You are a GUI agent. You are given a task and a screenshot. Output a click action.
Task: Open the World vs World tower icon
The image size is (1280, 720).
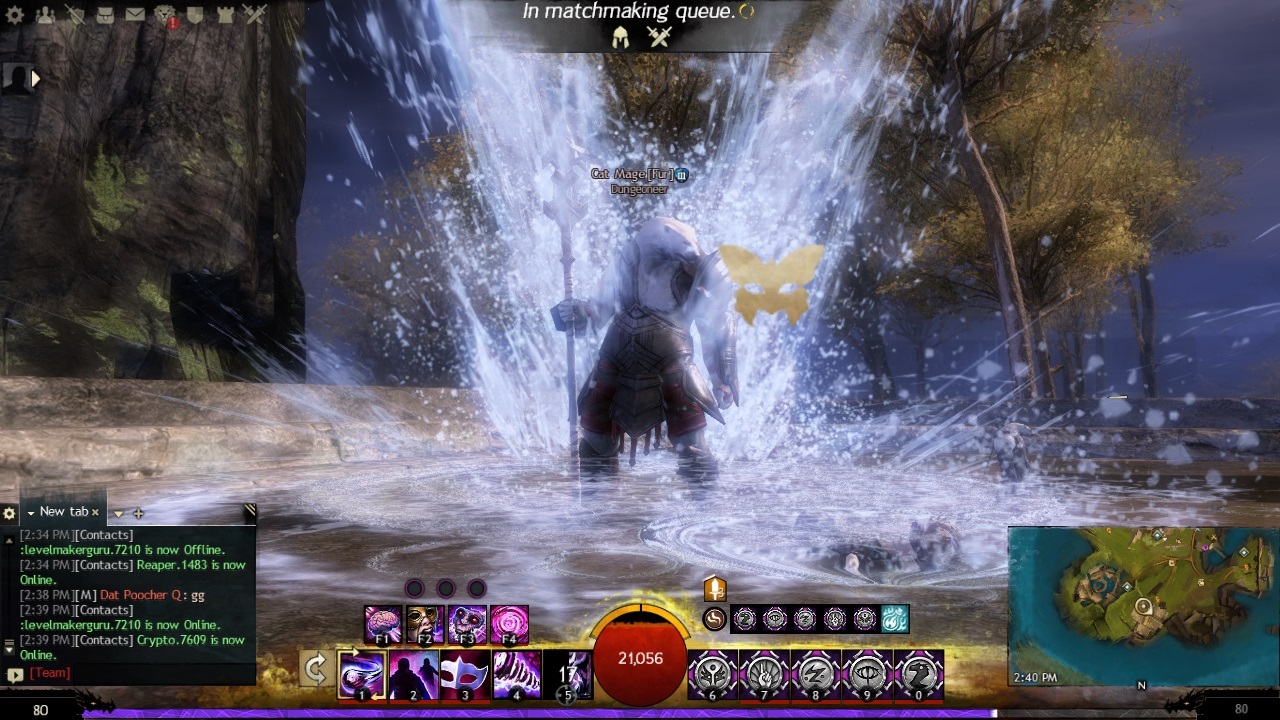(226, 15)
